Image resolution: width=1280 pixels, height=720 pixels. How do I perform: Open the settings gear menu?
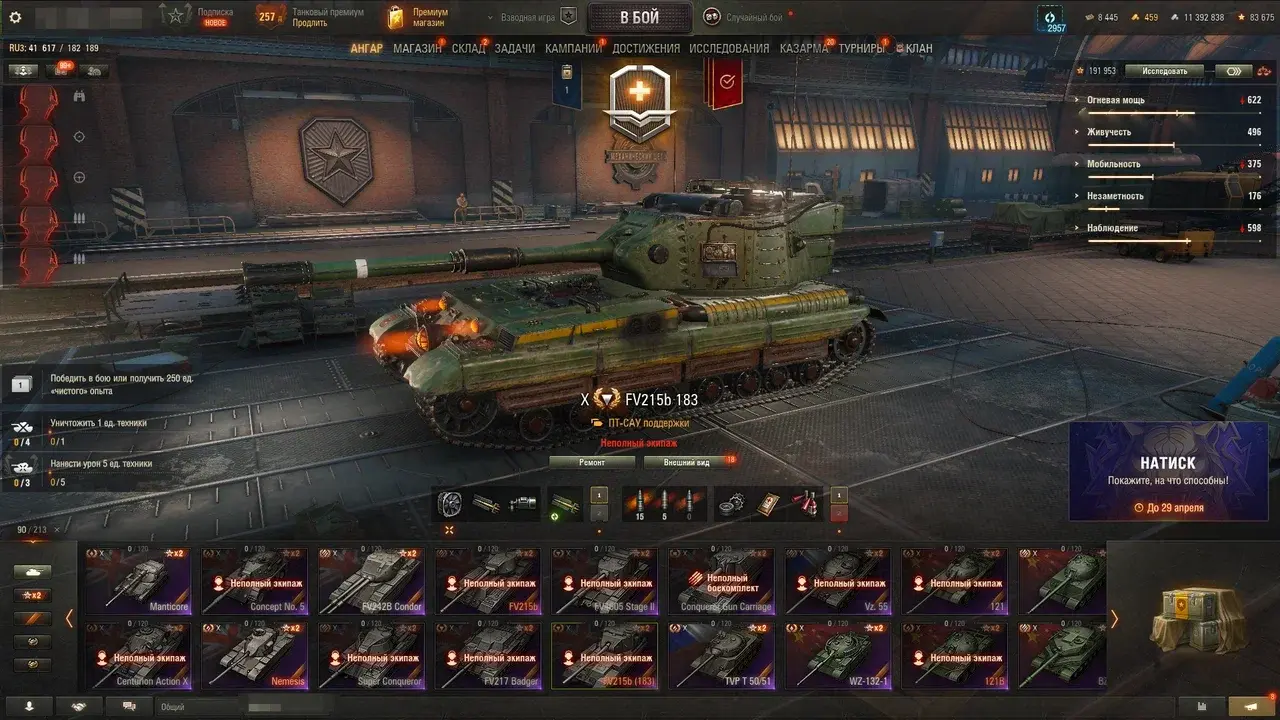pyautogui.click(x=15, y=17)
